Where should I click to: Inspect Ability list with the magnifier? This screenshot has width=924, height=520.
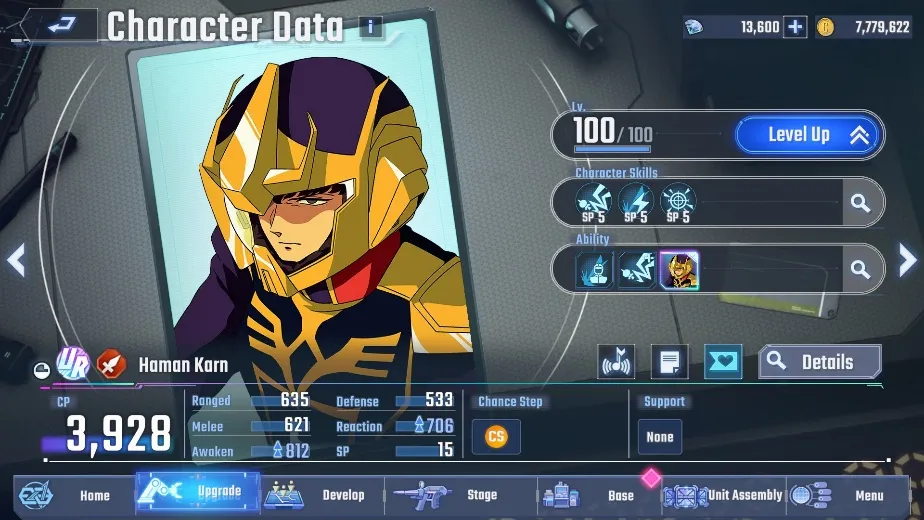pyautogui.click(x=859, y=269)
